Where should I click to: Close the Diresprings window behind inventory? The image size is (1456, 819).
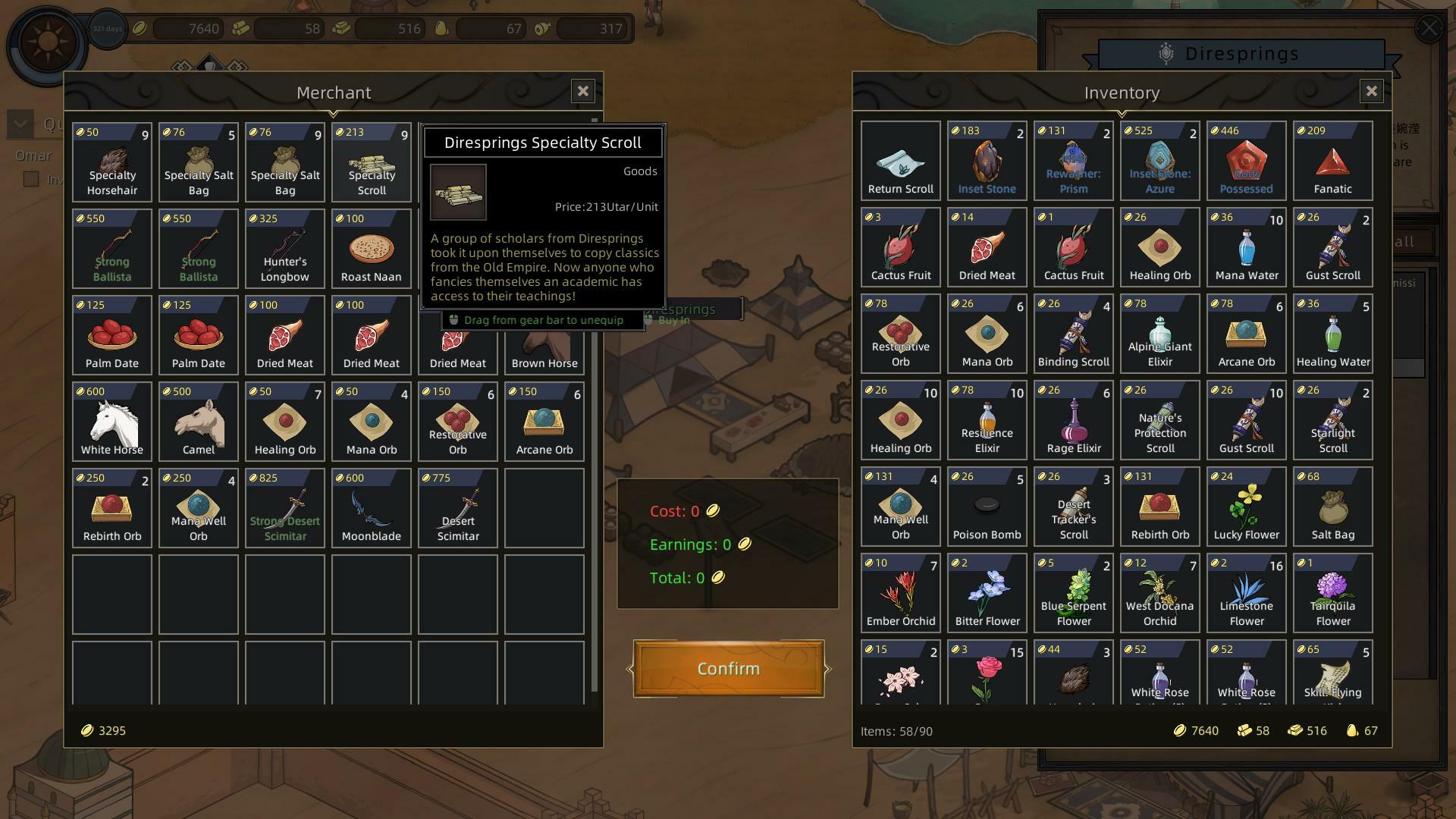(x=1429, y=29)
